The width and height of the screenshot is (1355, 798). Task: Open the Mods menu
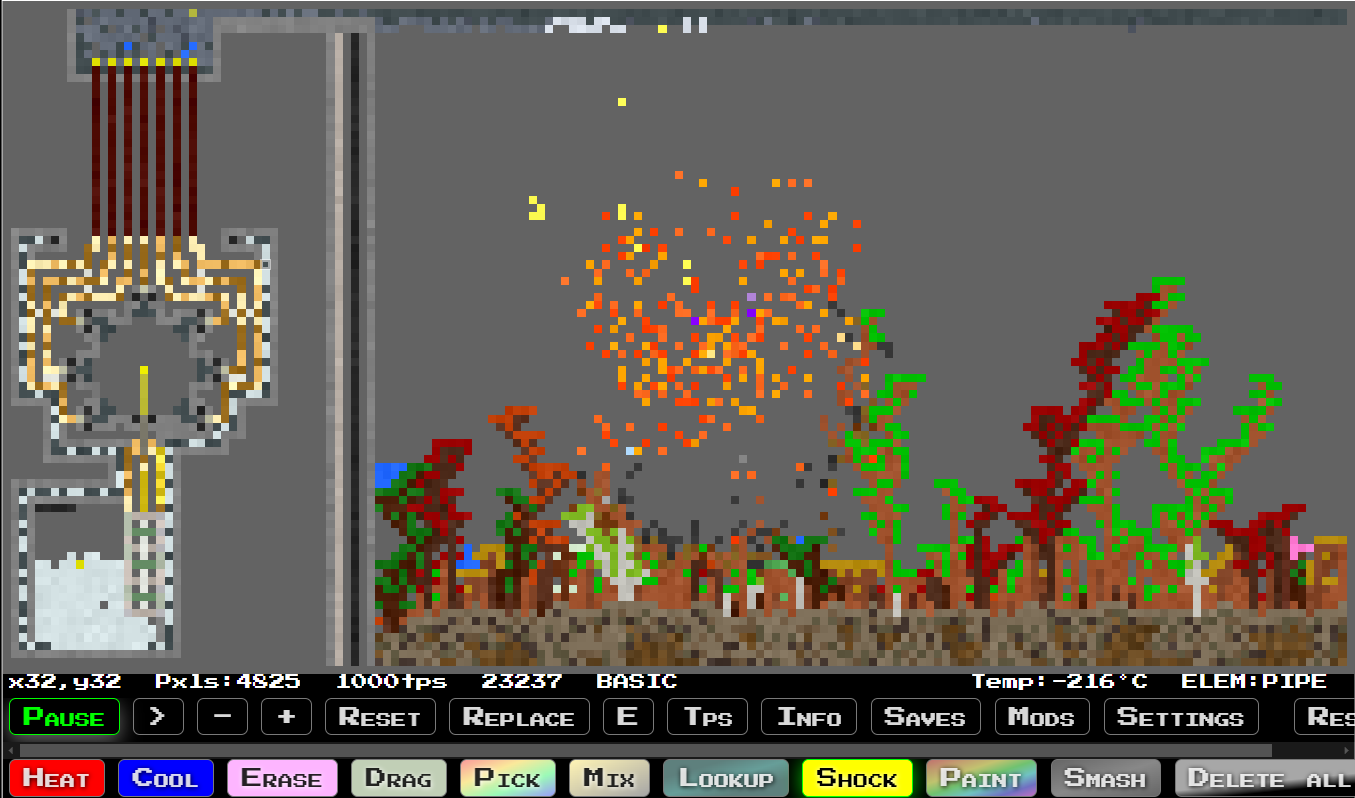1041,716
